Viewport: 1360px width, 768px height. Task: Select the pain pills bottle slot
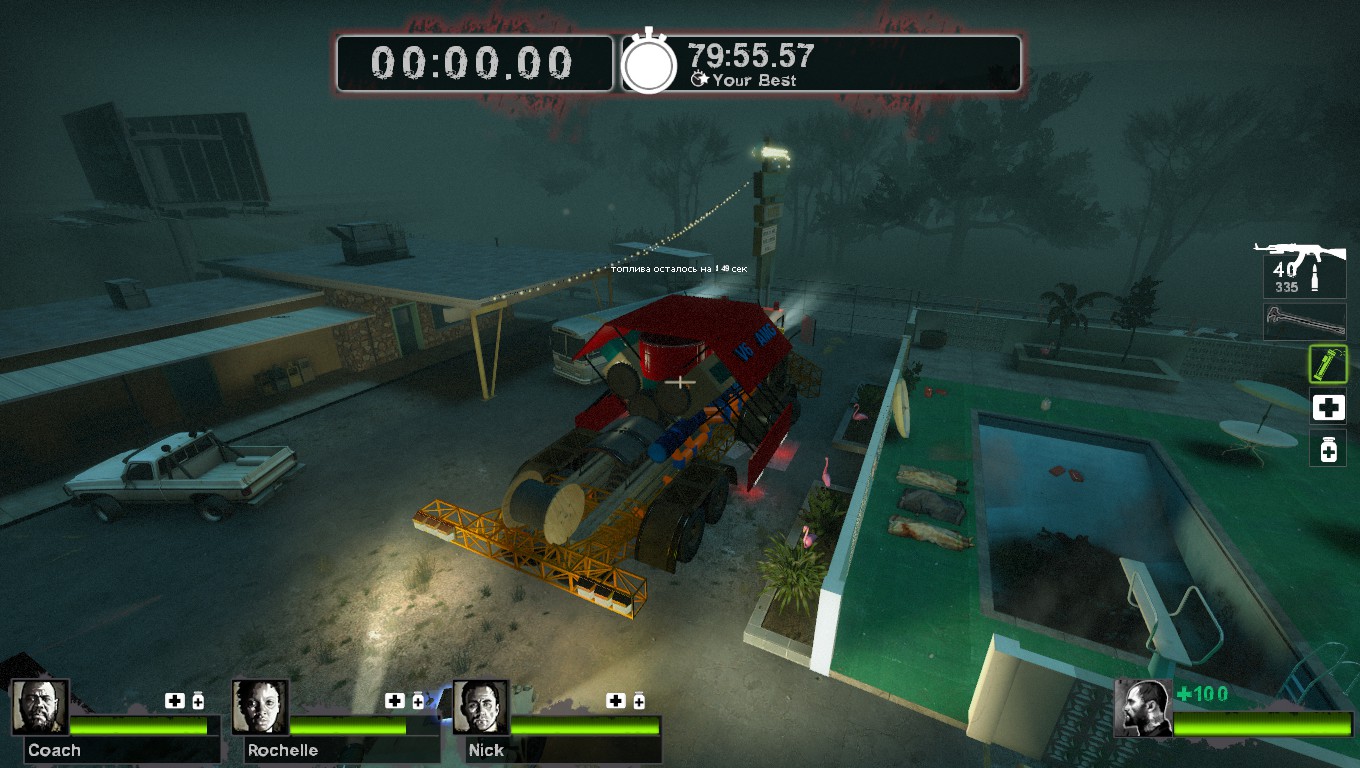click(1328, 449)
